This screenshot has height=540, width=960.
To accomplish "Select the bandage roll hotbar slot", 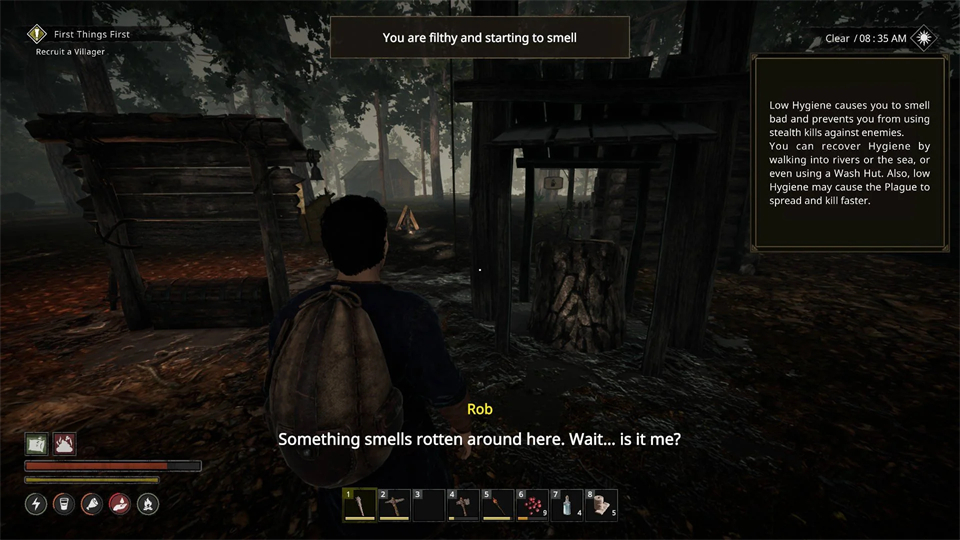I will tap(602, 505).
